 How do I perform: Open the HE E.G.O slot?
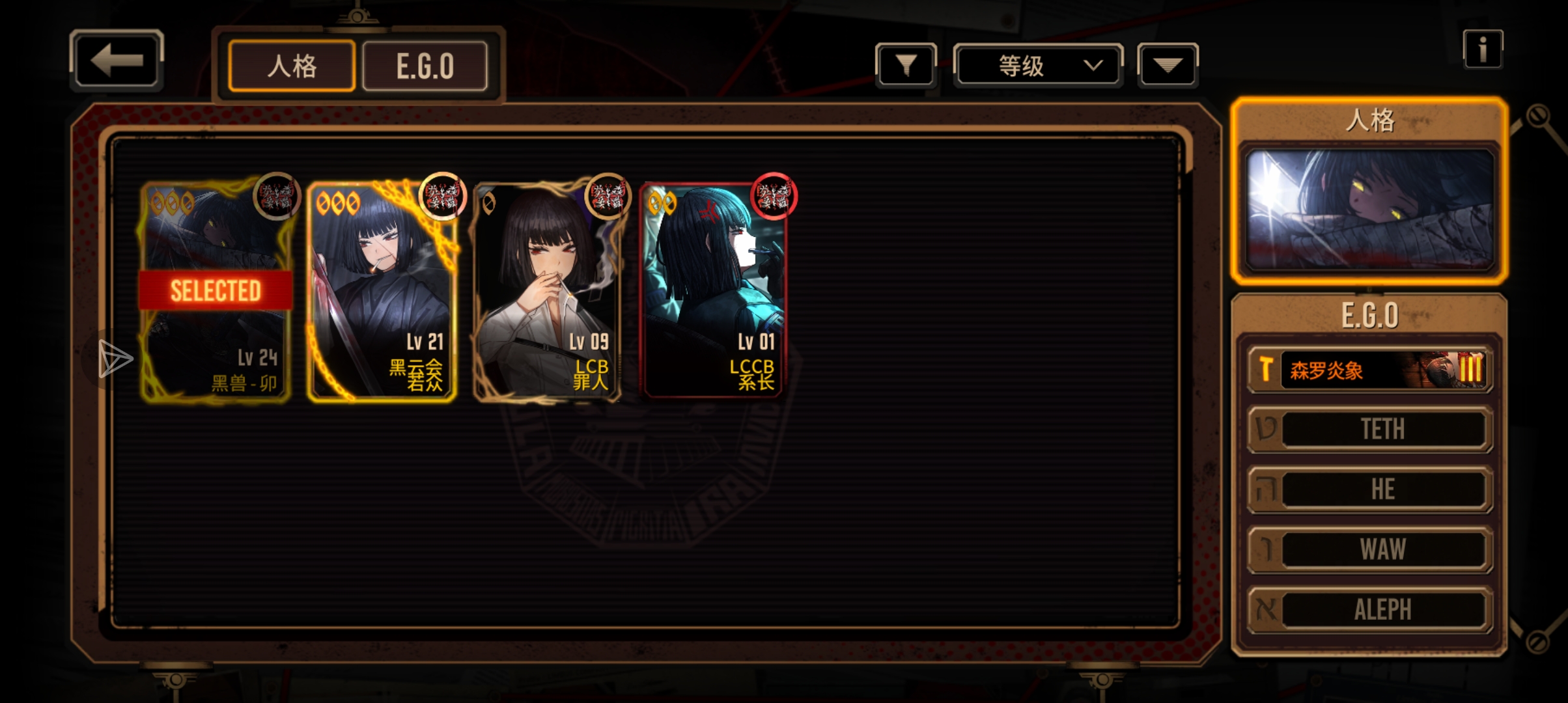(x=1370, y=489)
